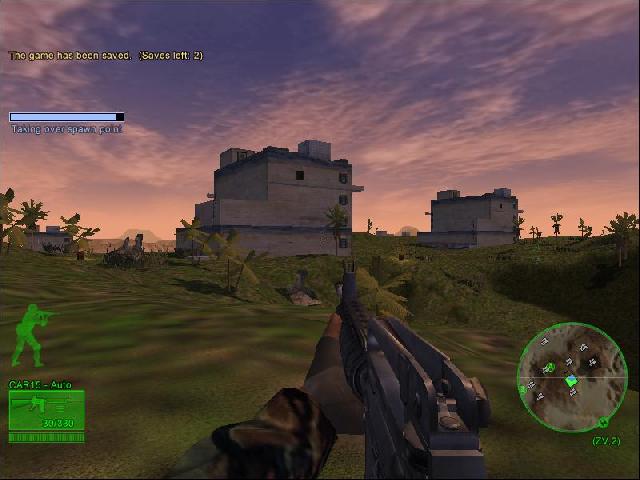
Task: Select the CAR15 weapon icon panel
Action: pos(46,410)
